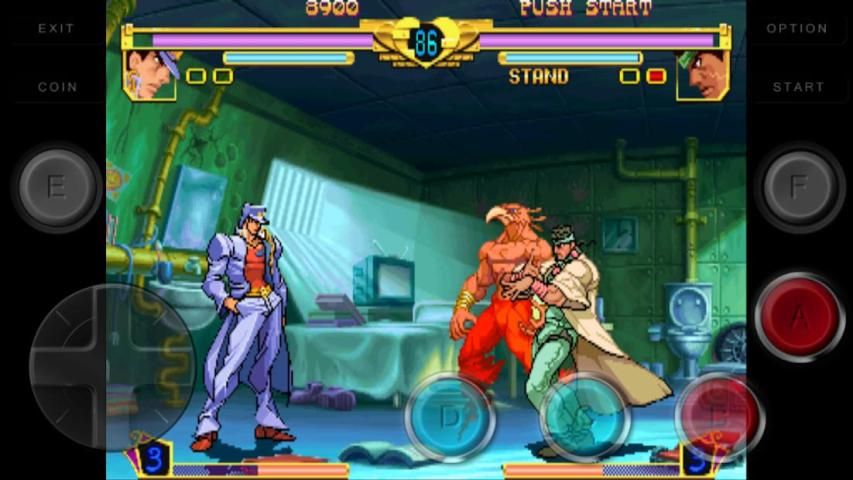Tap the EXIT button of the emulator
The image size is (853, 480).
point(56,29)
